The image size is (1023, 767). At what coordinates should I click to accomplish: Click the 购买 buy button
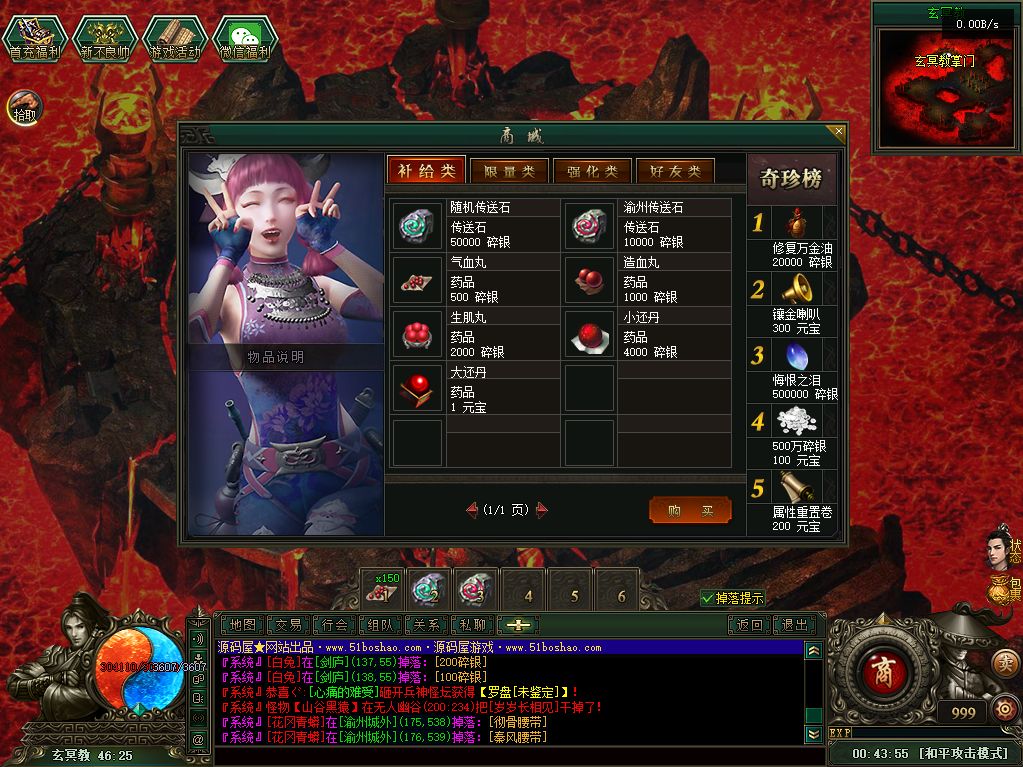pyautogui.click(x=690, y=510)
